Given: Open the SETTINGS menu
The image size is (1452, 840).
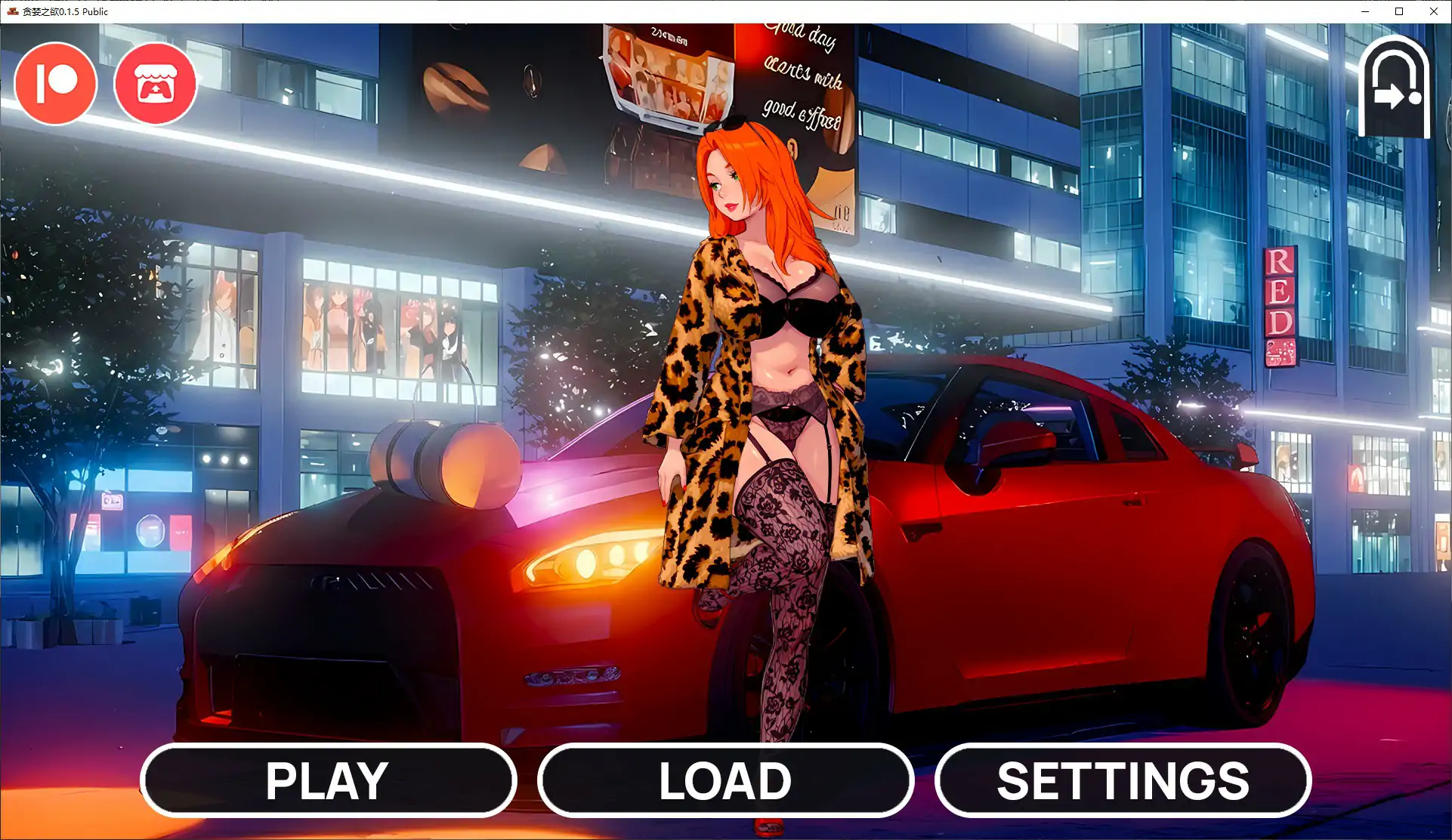Looking at the screenshot, I should click(x=1123, y=780).
